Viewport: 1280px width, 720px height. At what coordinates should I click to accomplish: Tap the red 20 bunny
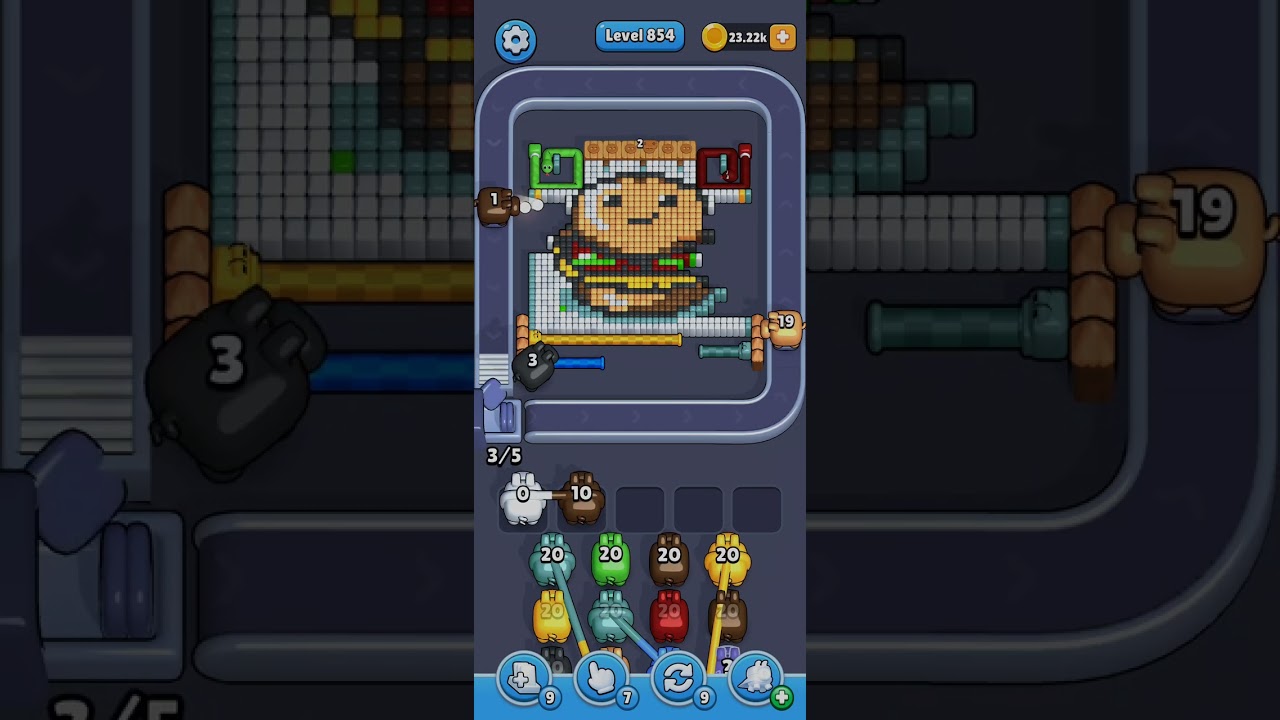point(669,615)
